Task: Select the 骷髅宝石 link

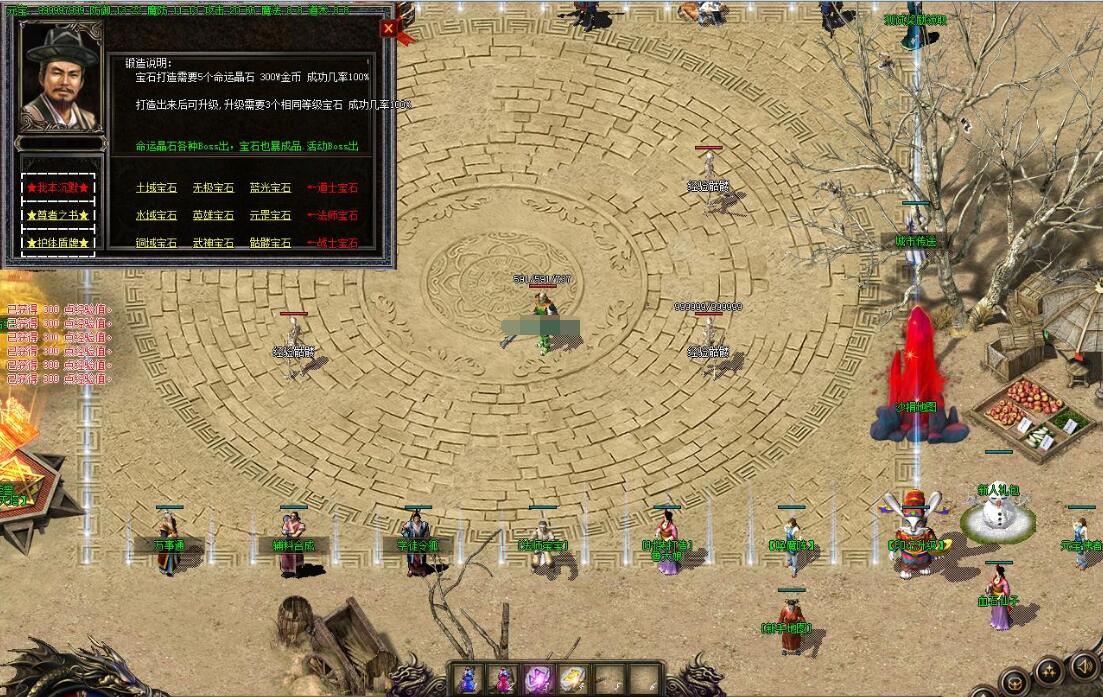Action: (270, 243)
